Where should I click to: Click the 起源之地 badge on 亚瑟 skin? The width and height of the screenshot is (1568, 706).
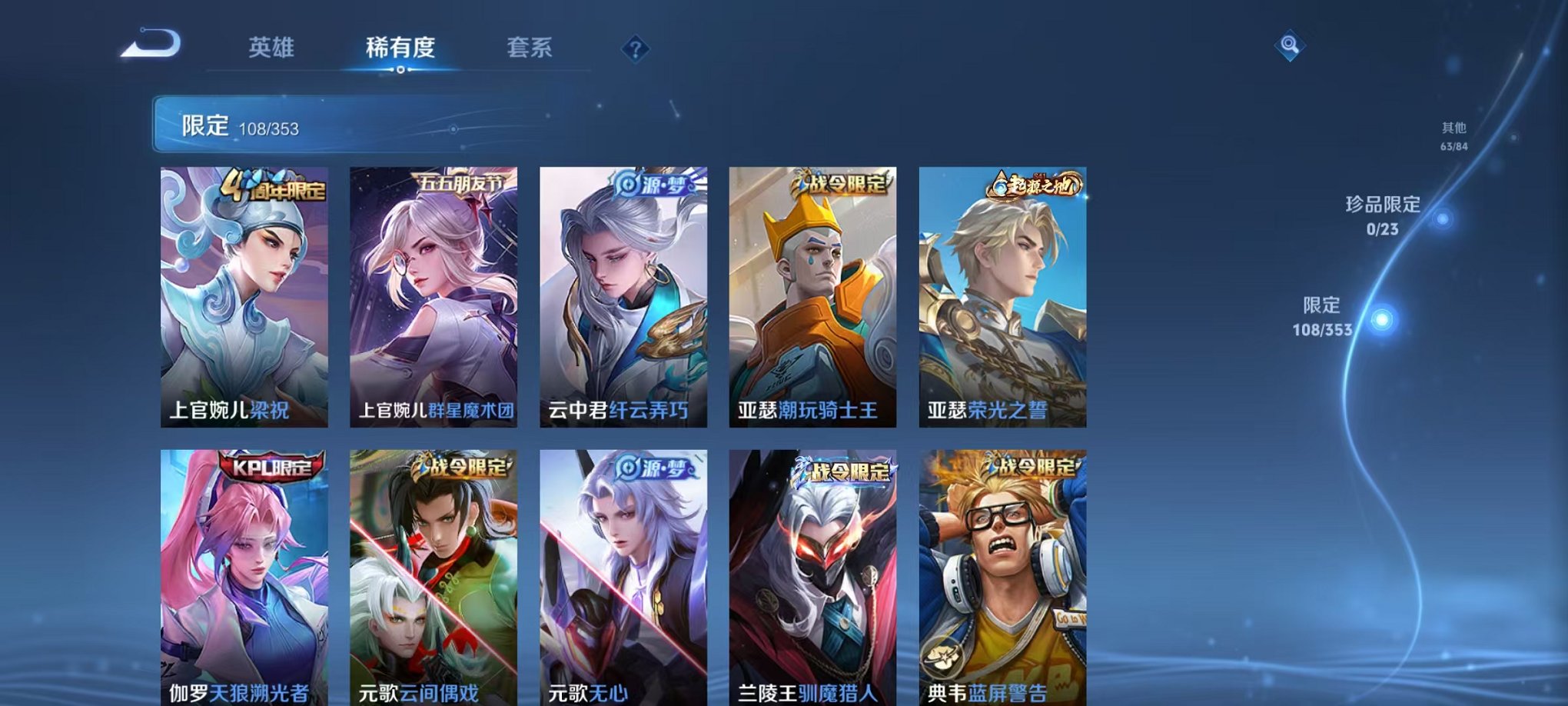tap(1037, 183)
